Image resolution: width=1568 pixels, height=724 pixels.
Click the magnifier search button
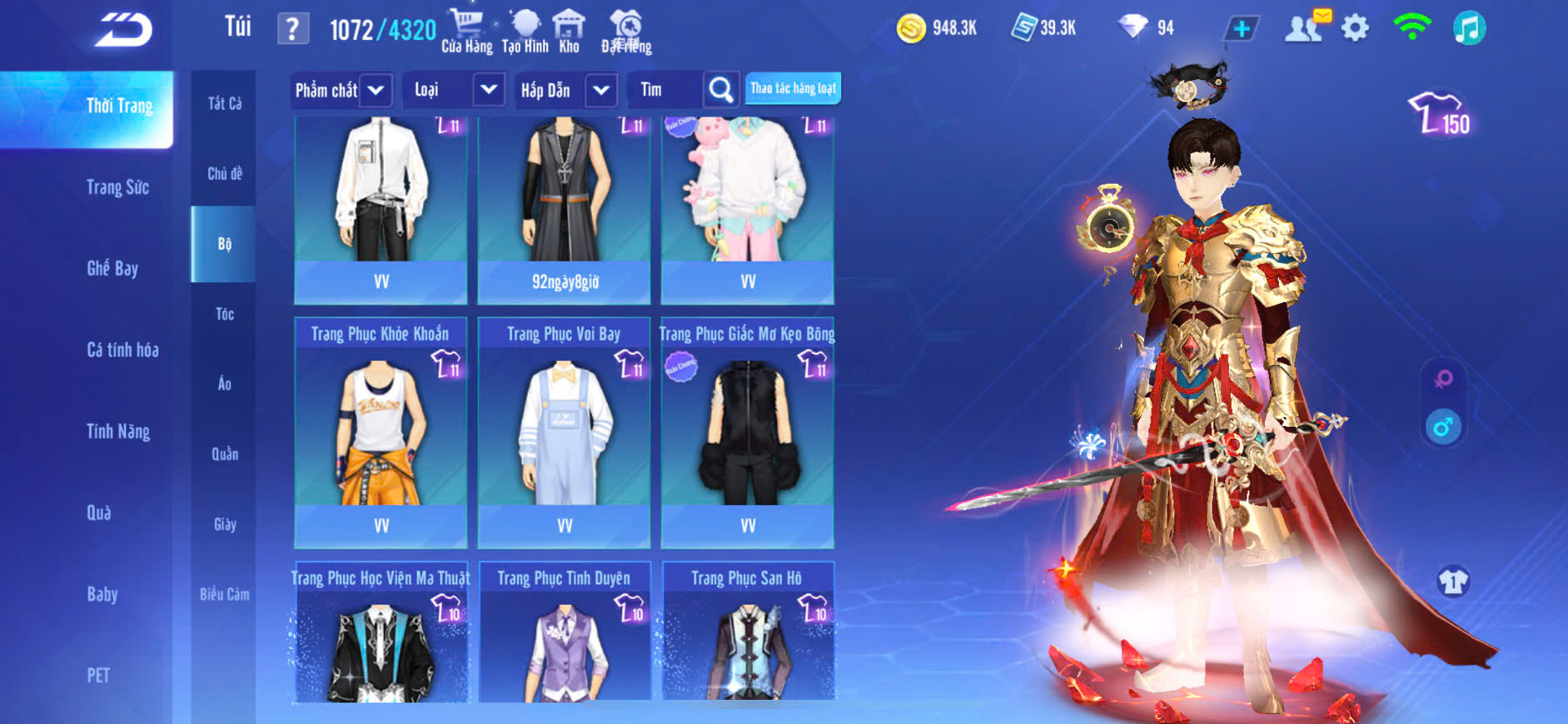[721, 90]
